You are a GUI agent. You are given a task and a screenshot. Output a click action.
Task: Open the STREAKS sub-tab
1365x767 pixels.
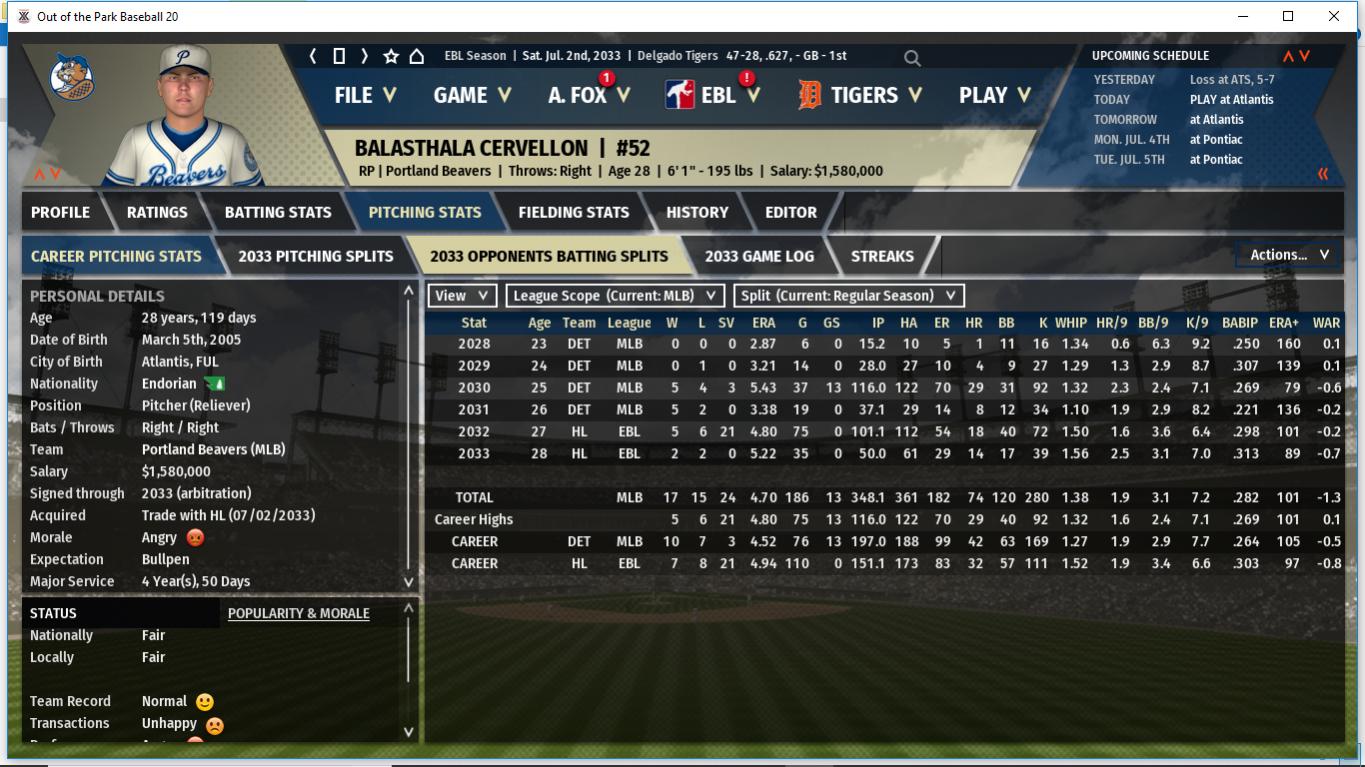(882, 256)
